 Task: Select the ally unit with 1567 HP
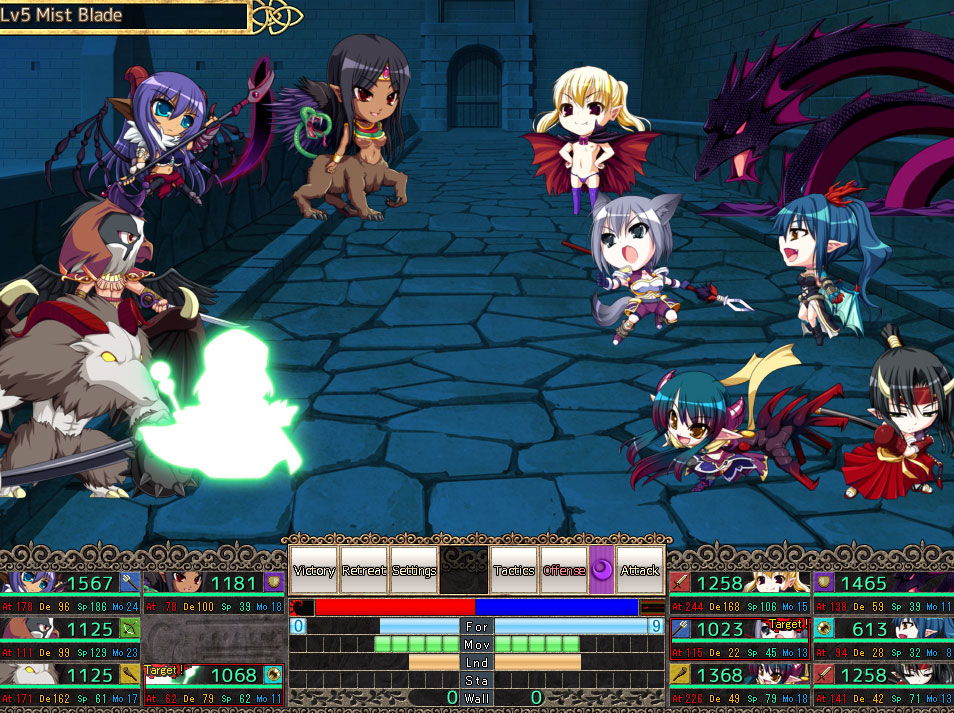71,590
